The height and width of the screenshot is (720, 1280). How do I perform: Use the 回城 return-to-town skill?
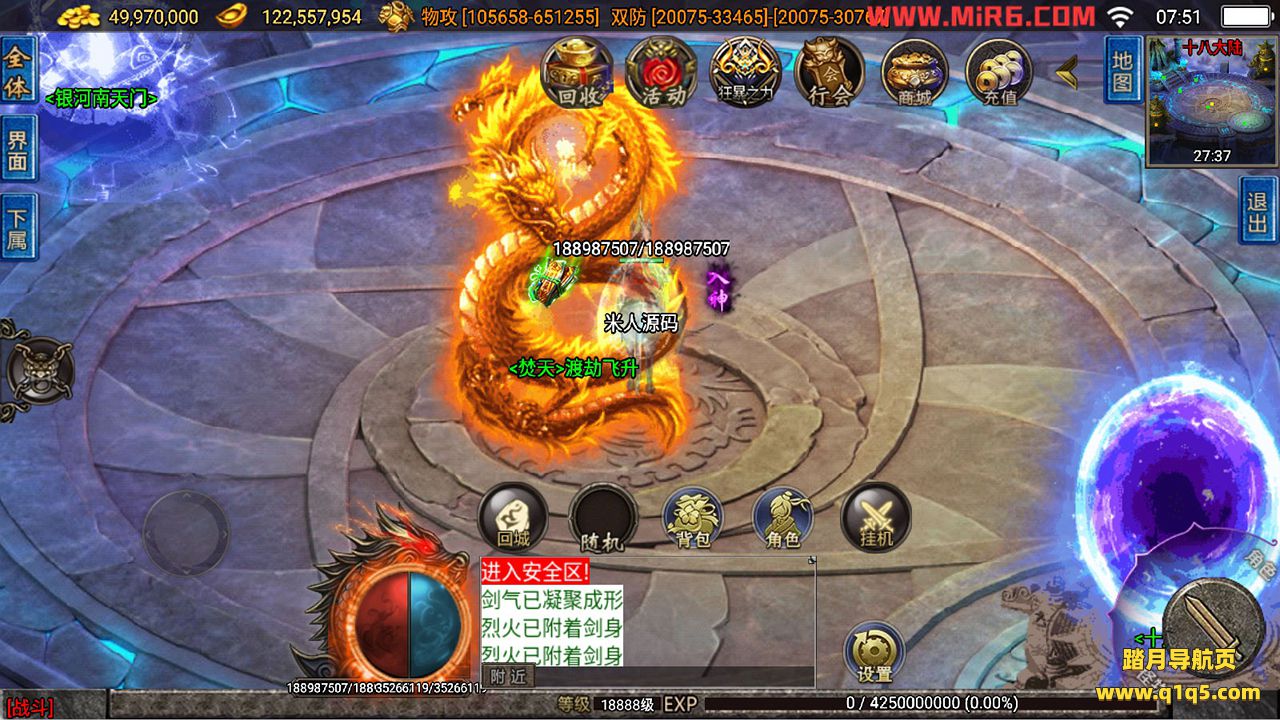coord(513,518)
